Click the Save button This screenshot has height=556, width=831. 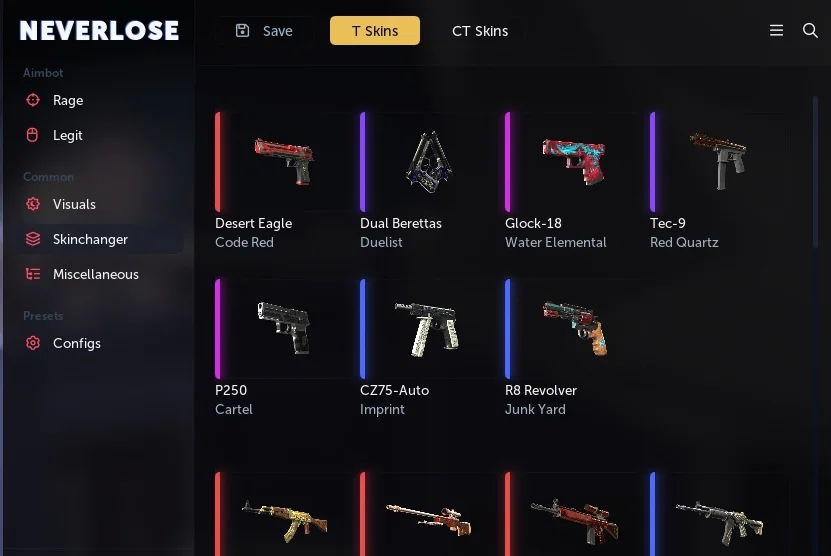tap(265, 31)
